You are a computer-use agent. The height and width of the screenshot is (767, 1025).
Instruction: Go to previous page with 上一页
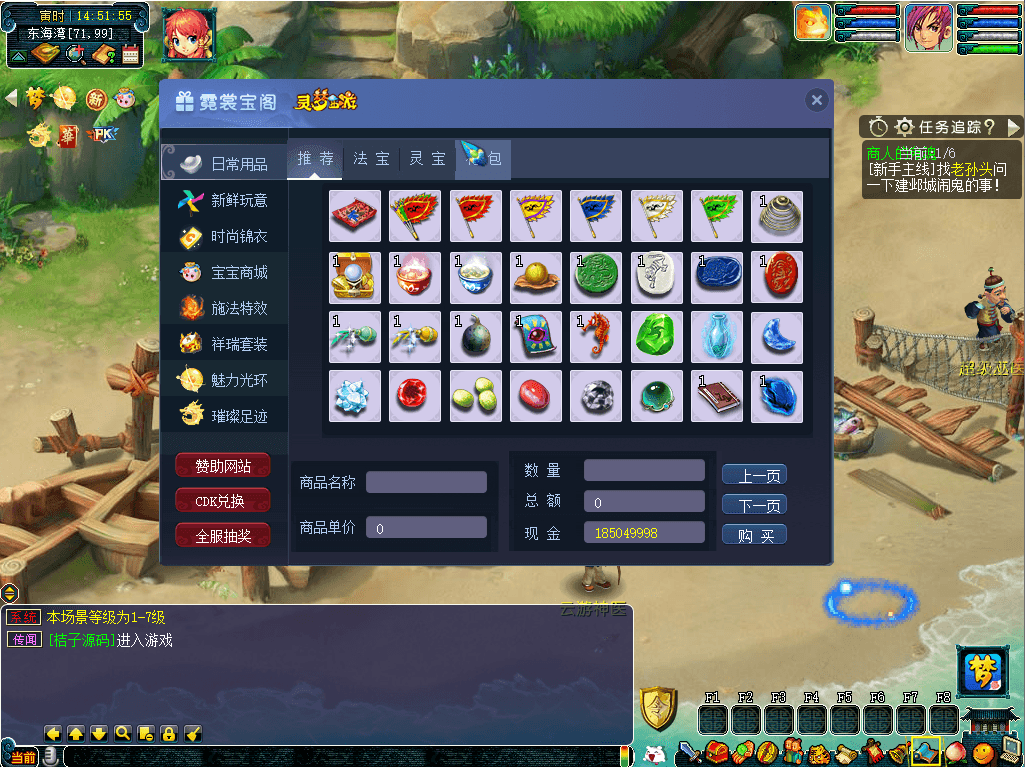[754, 476]
